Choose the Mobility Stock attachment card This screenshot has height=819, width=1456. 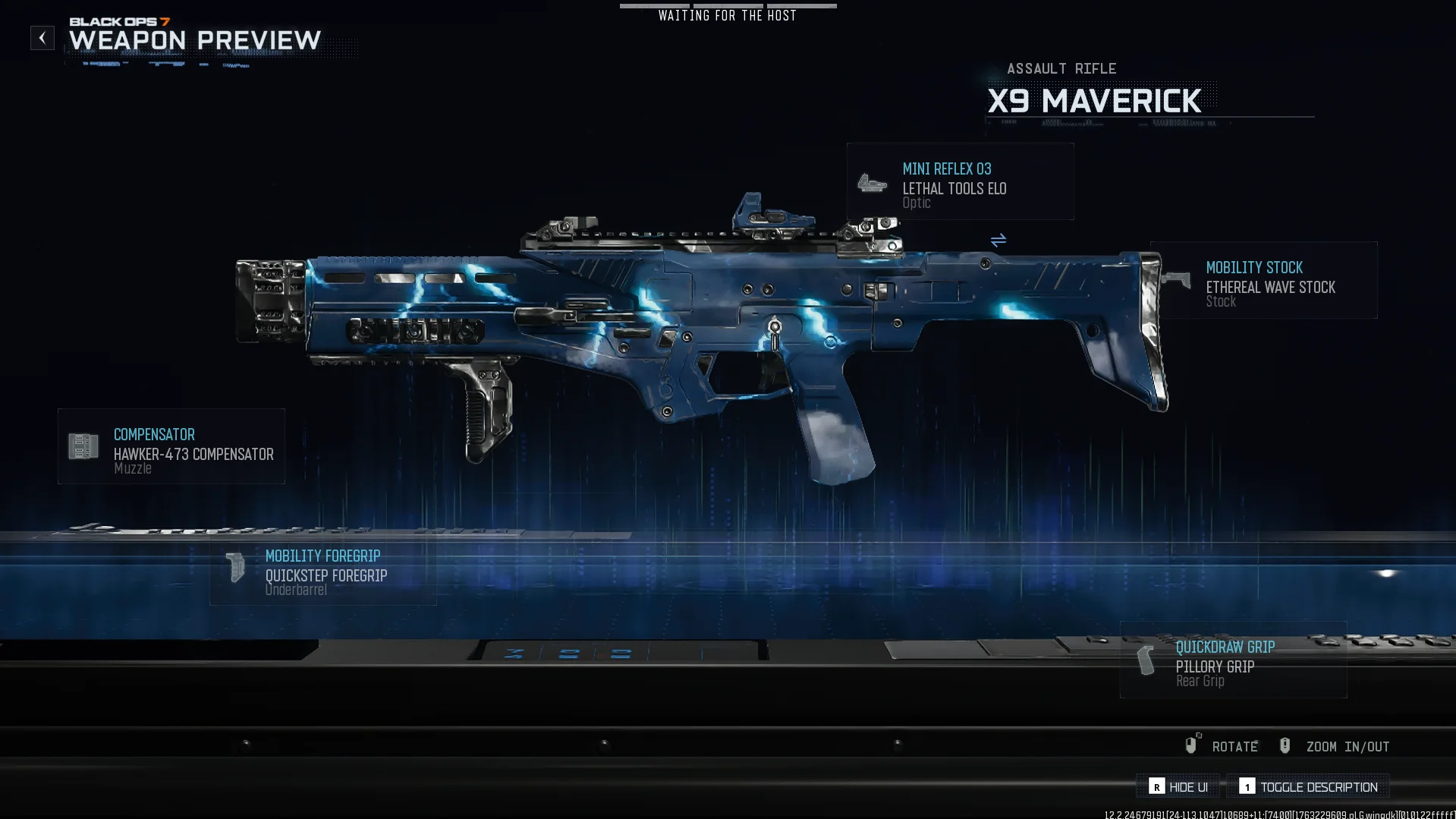tap(1264, 281)
